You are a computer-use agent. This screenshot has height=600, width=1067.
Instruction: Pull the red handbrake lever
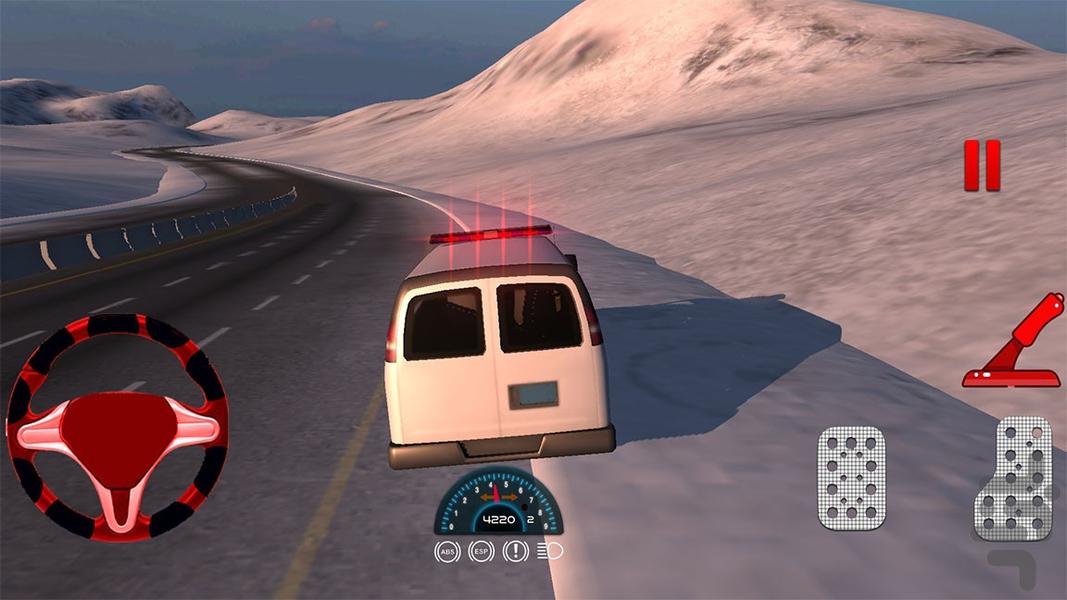[x=1016, y=345]
